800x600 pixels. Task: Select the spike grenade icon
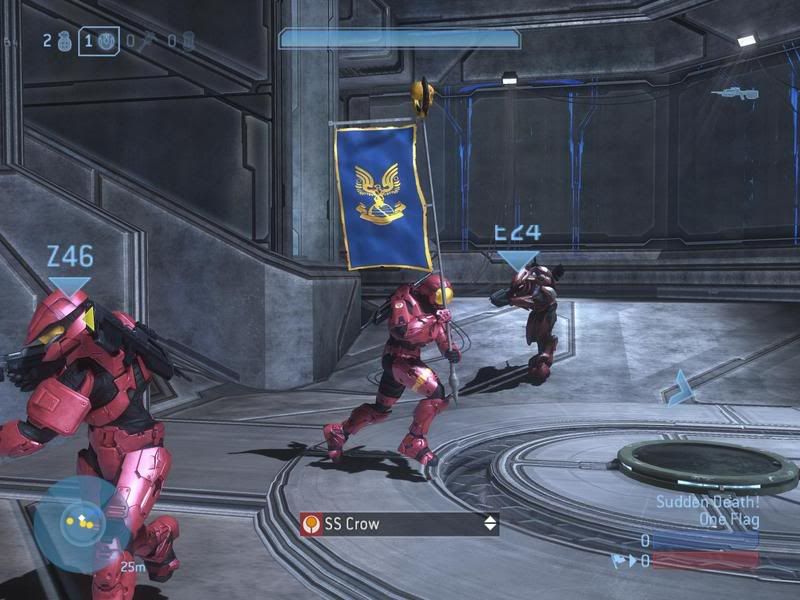[145, 42]
